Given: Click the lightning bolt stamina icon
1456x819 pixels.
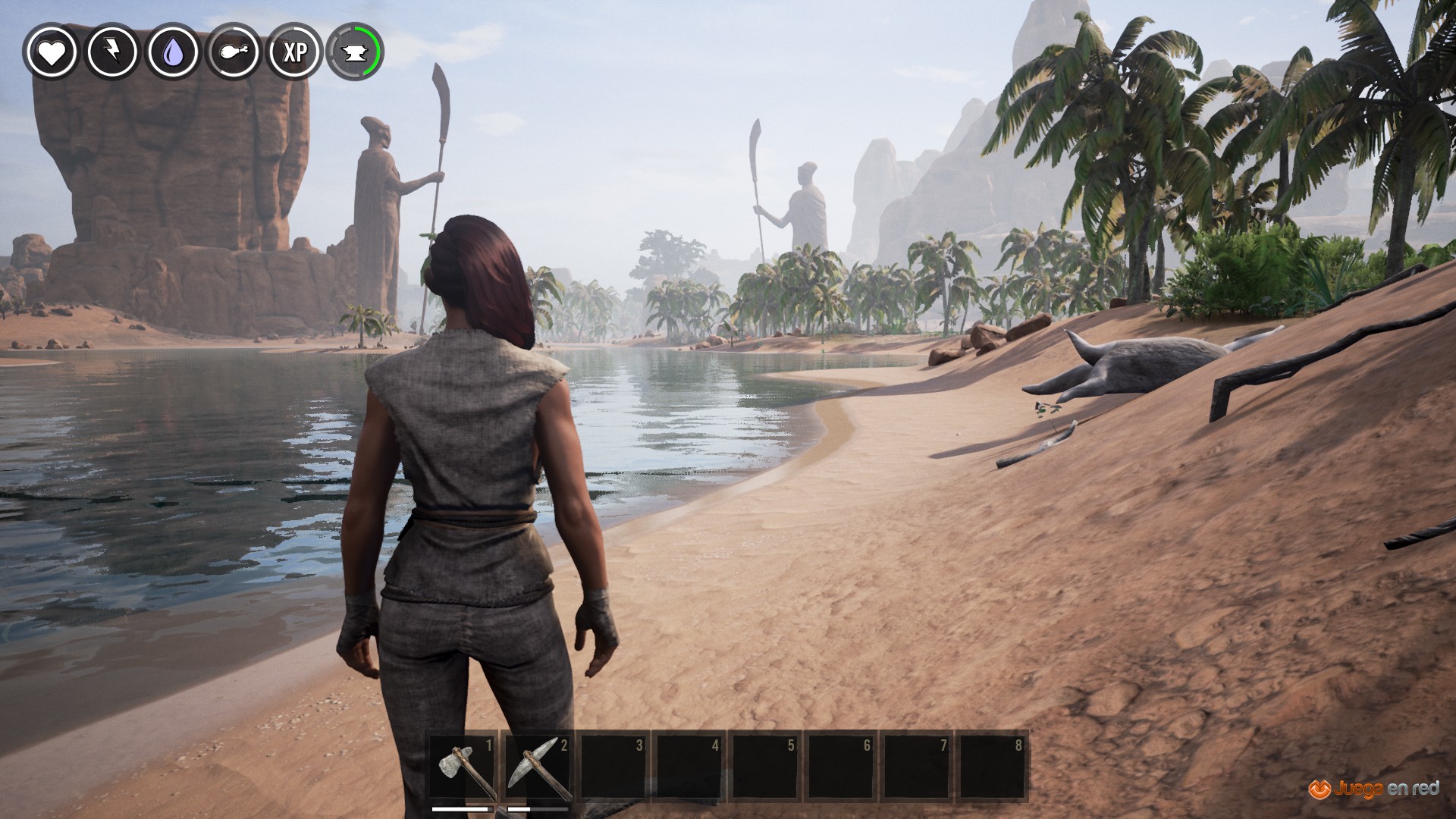Looking at the screenshot, I should (x=112, y=52).
